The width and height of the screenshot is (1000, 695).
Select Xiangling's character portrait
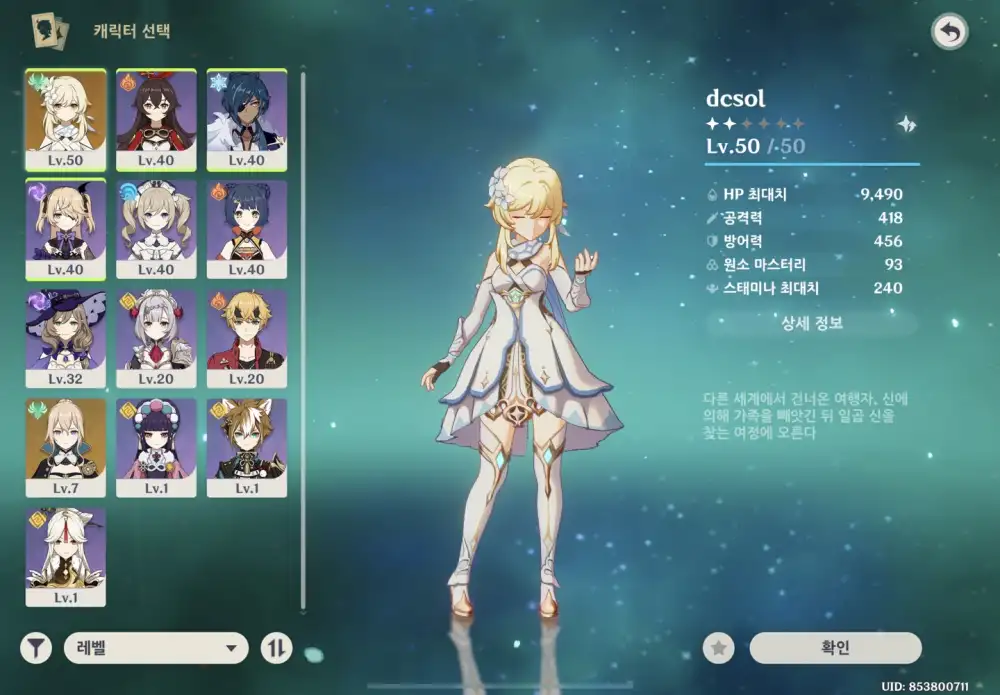247,229
